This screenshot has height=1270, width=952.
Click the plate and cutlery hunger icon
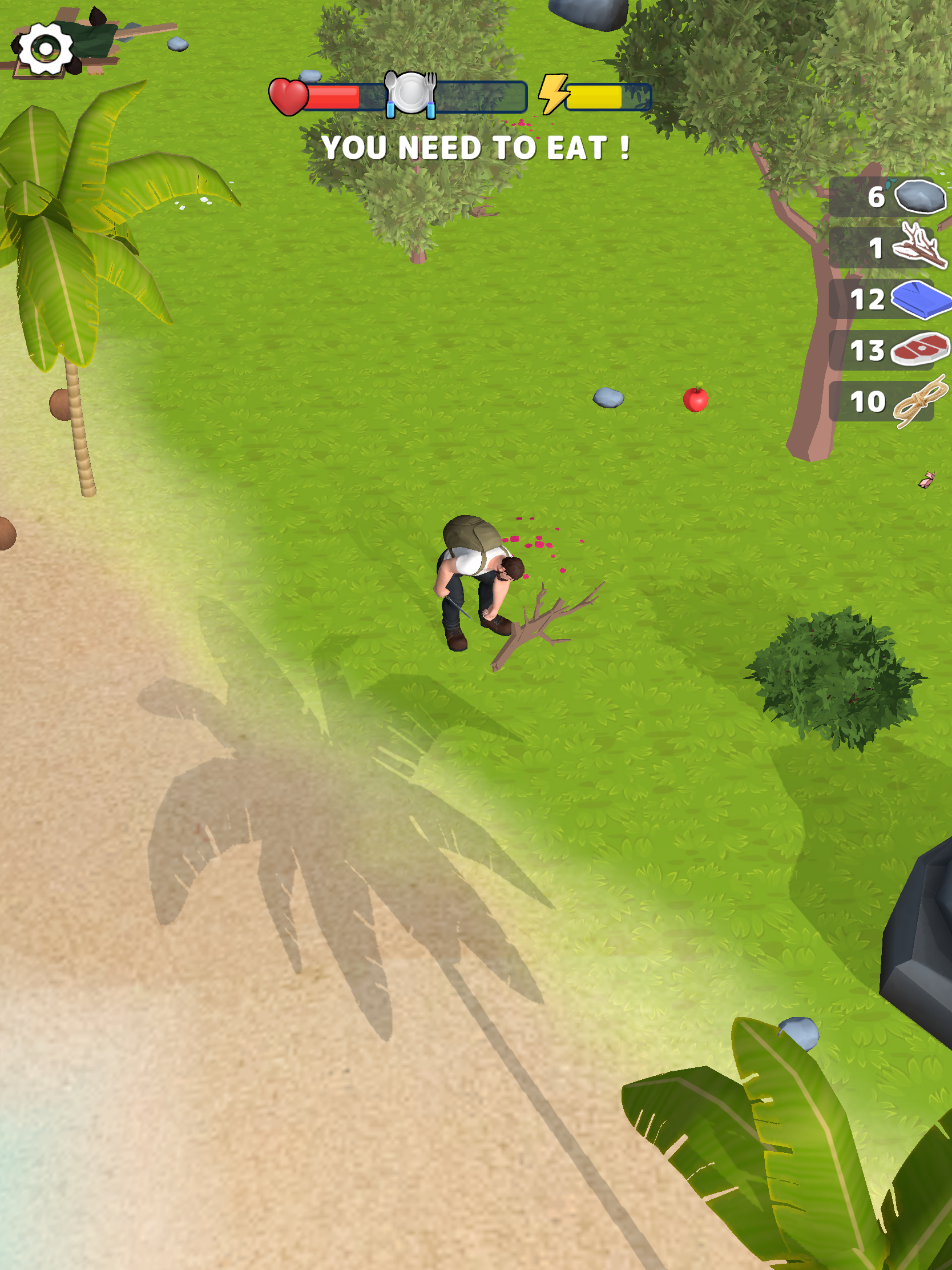(x=410, y=94)
